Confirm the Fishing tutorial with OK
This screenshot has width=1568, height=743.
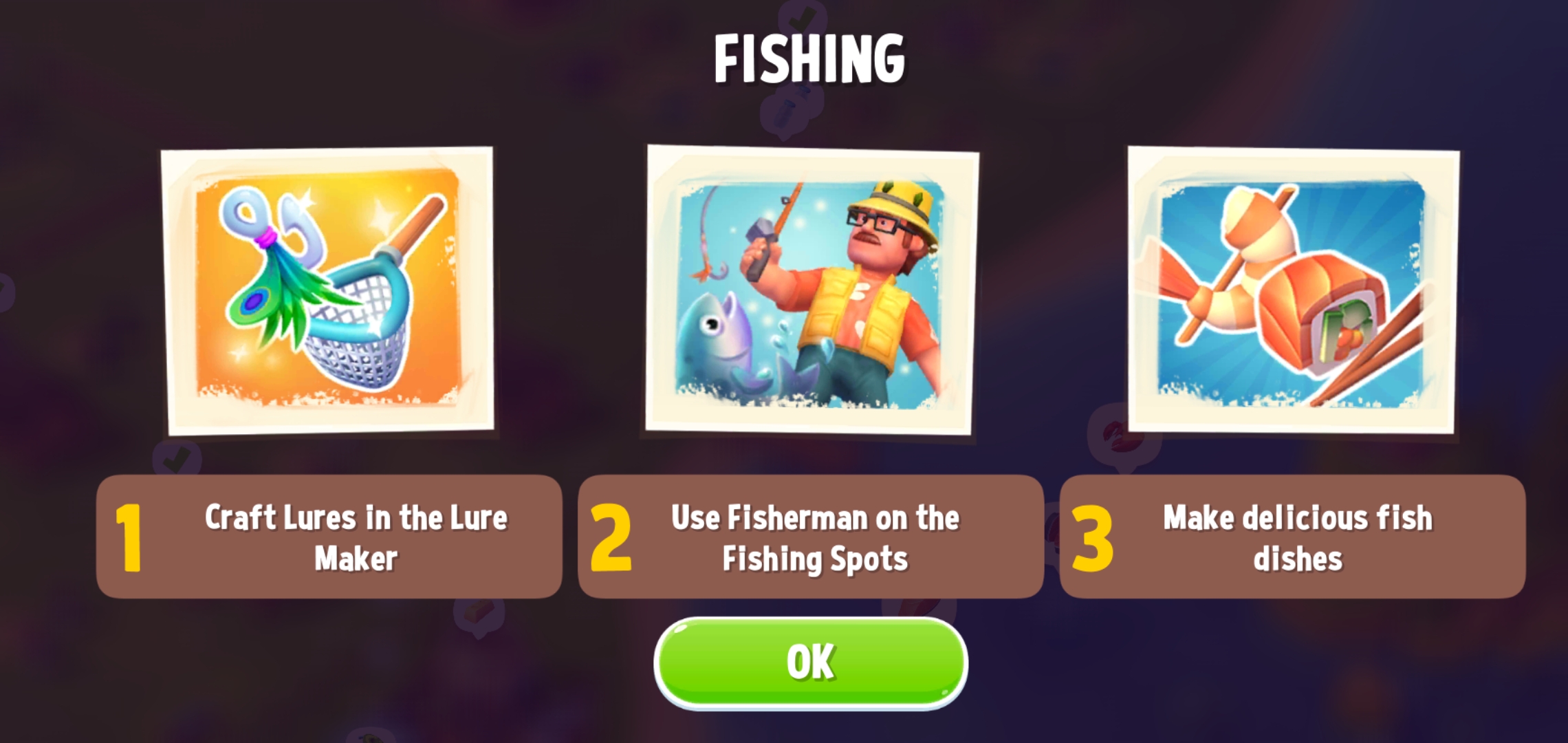point(810,663)
